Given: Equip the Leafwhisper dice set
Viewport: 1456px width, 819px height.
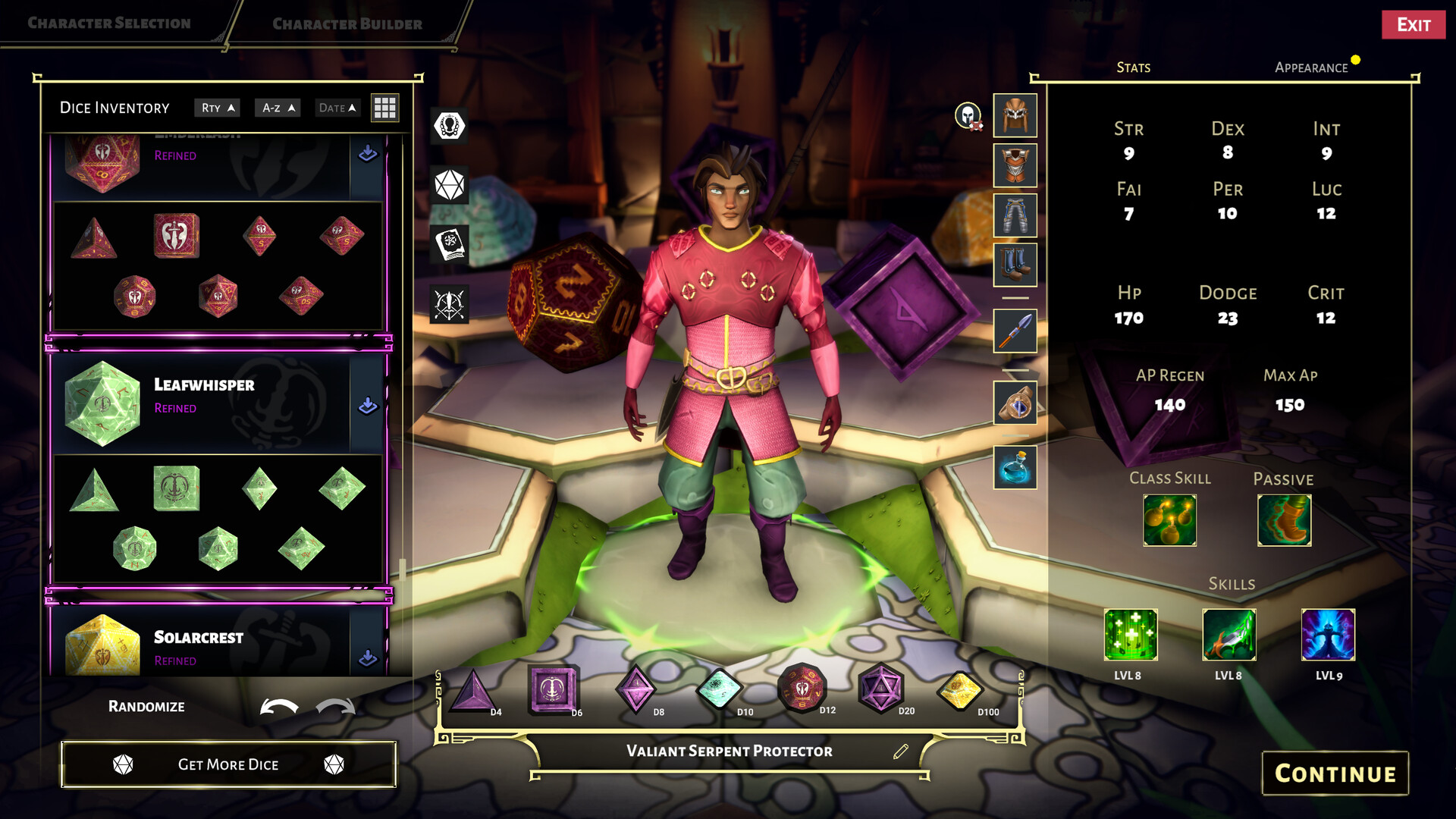Looking at the screenshot, I should click(x=368, y=406).
